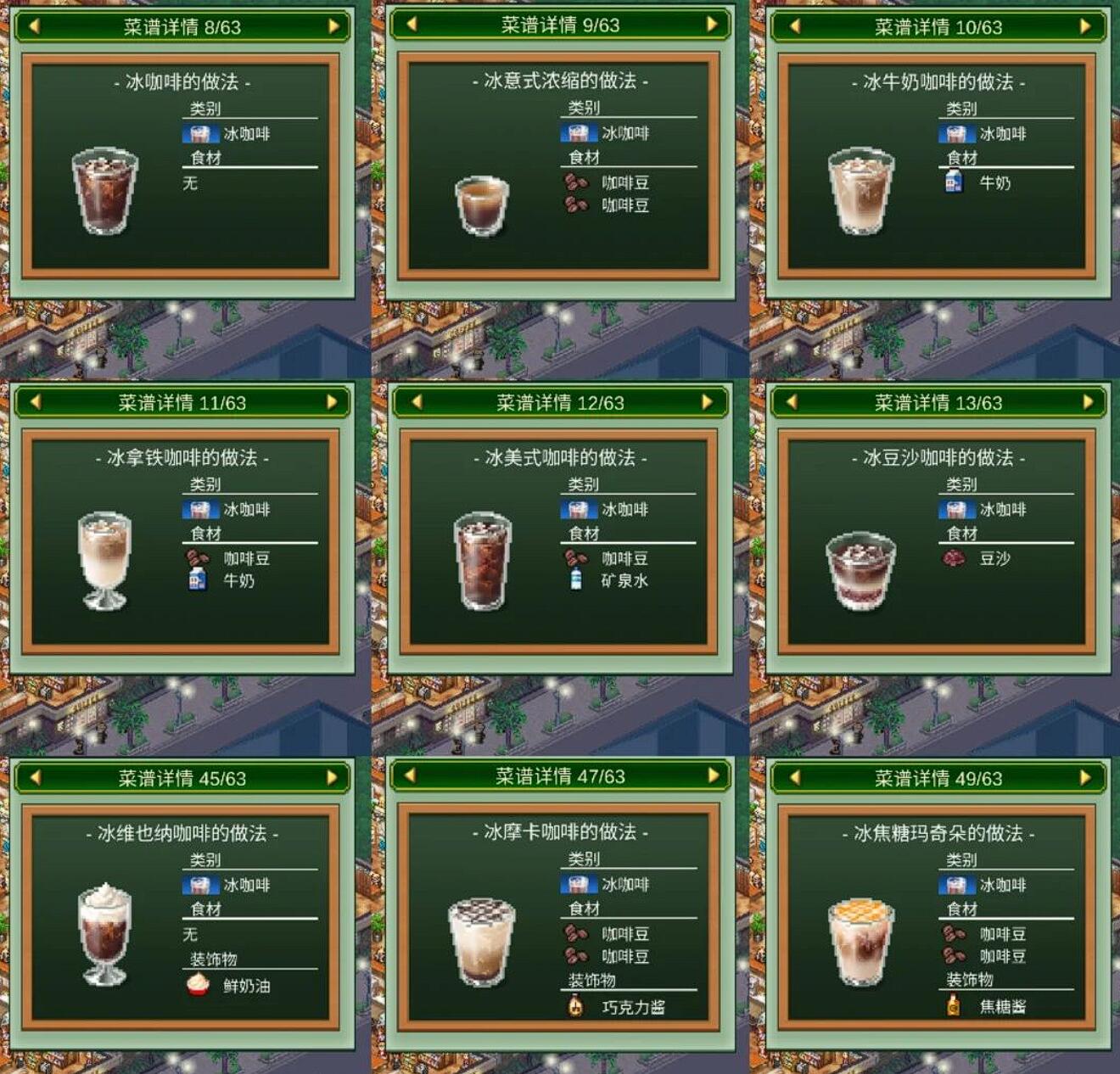Advance past recipe 10/63 with right arrow
The width and height of the screenshot is (1120, 1074).
coord(1085,26)
